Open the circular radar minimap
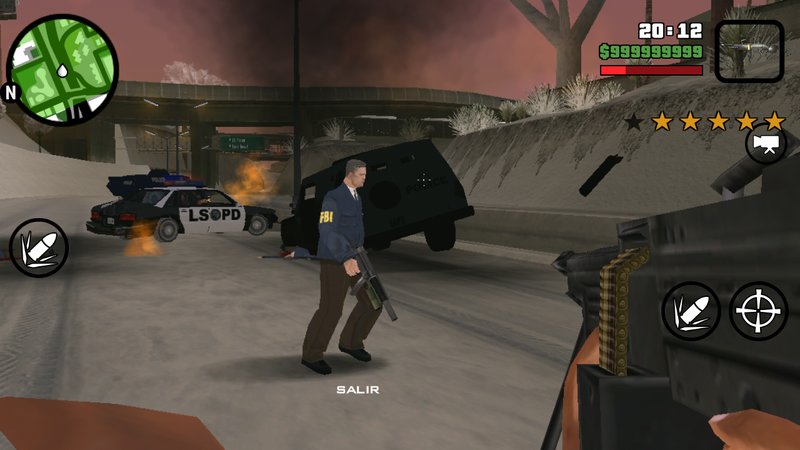Viewport: 800px width, 450px height. [x=63, y=70]
